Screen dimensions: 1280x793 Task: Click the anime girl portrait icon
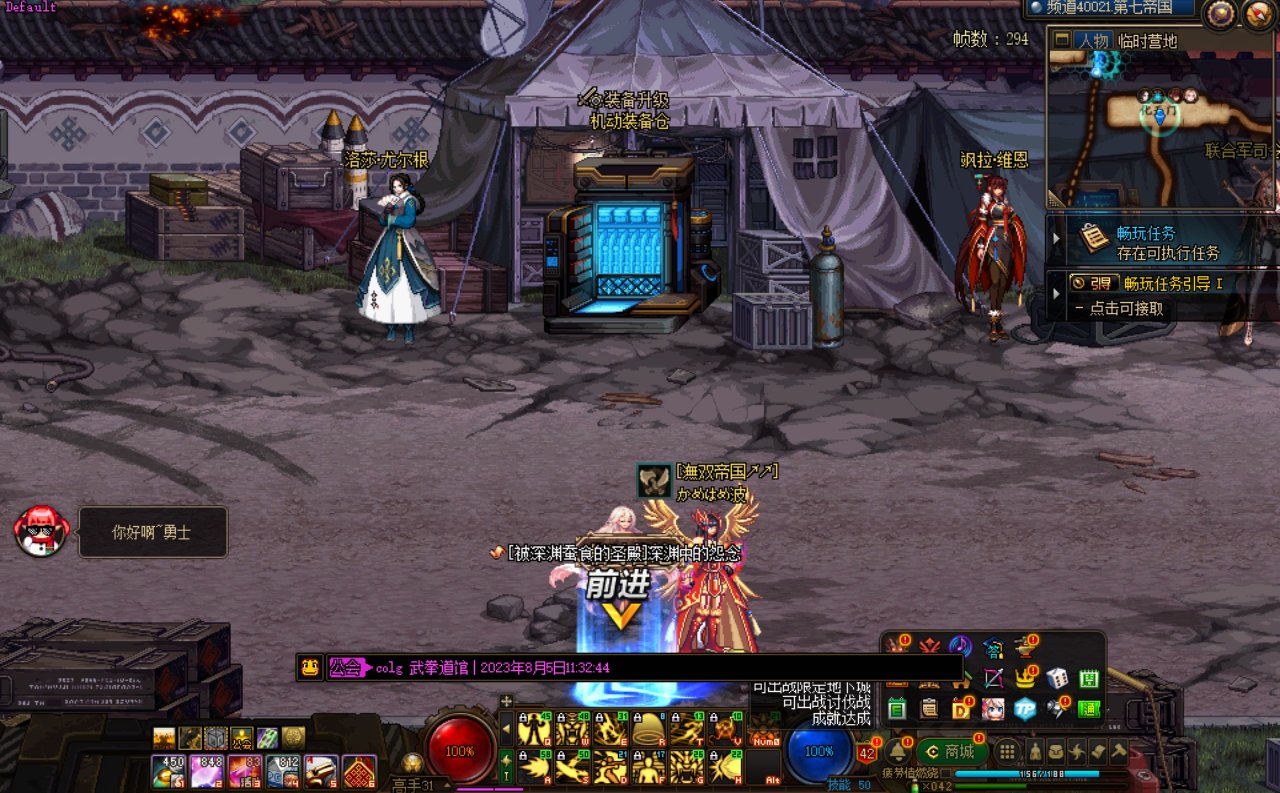tap(993, 708)
